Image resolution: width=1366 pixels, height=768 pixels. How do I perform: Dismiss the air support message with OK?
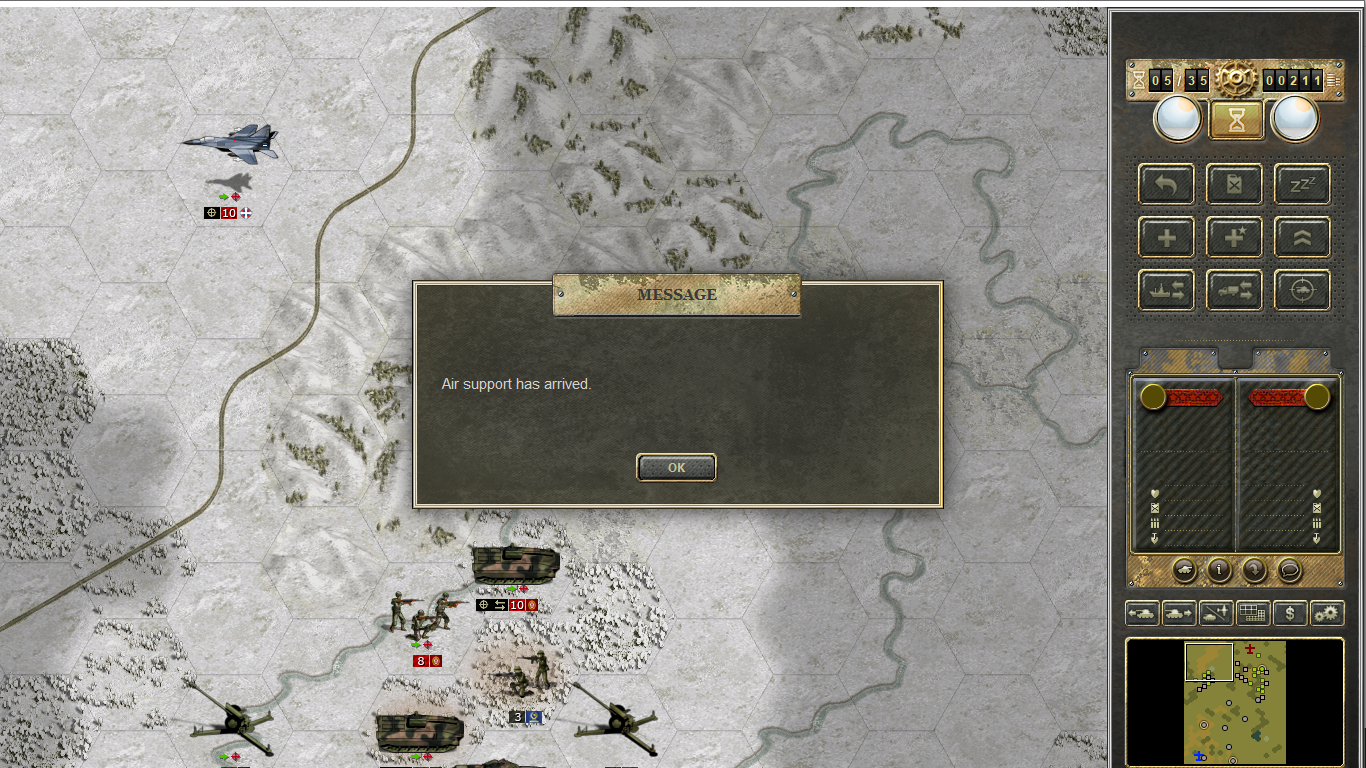[676, 467]
